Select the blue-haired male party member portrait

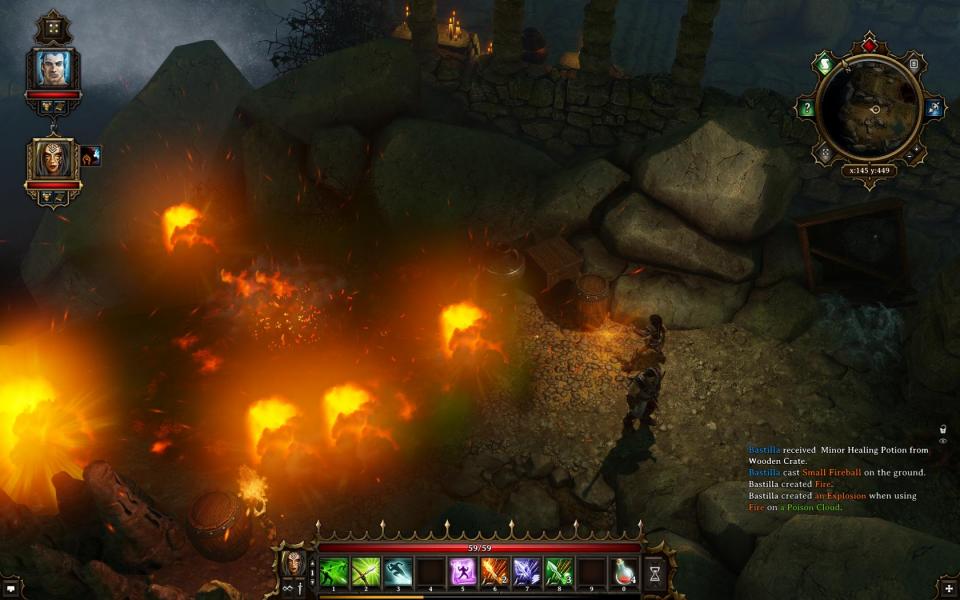[x=52, y=67]
